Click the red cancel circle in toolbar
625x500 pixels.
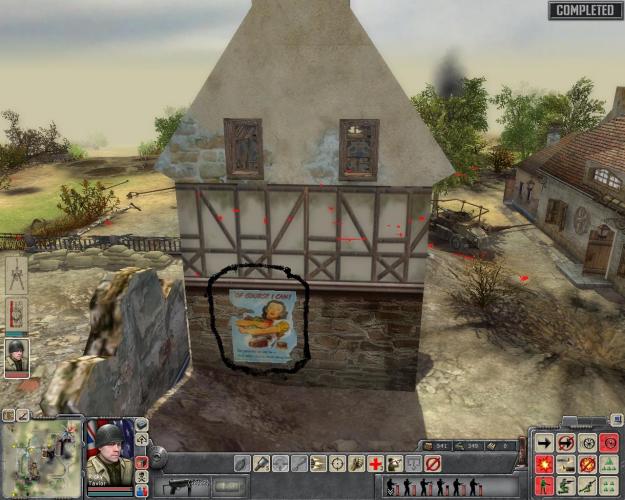click(433, 463)
